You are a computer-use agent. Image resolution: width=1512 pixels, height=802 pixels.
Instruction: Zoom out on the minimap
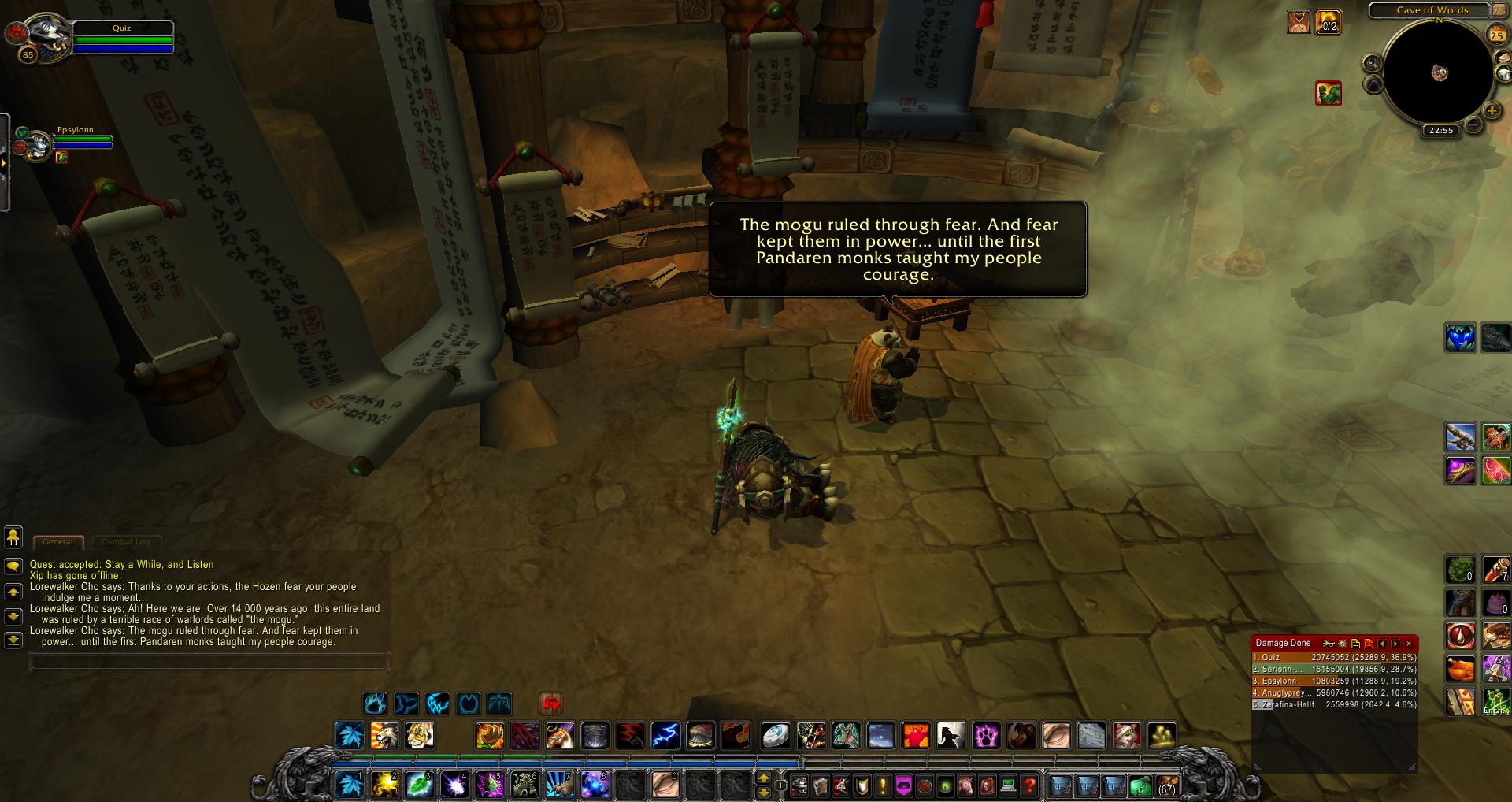1473,124
